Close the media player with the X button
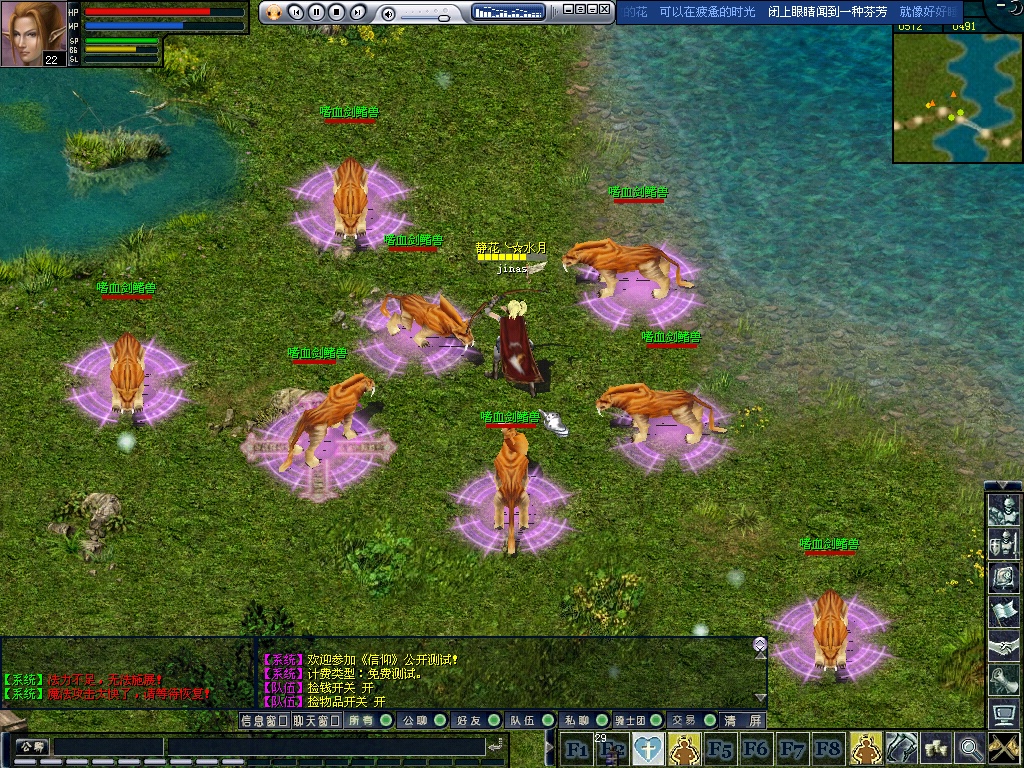Viewport: 1024px width, 768px height. coord(604,9)
